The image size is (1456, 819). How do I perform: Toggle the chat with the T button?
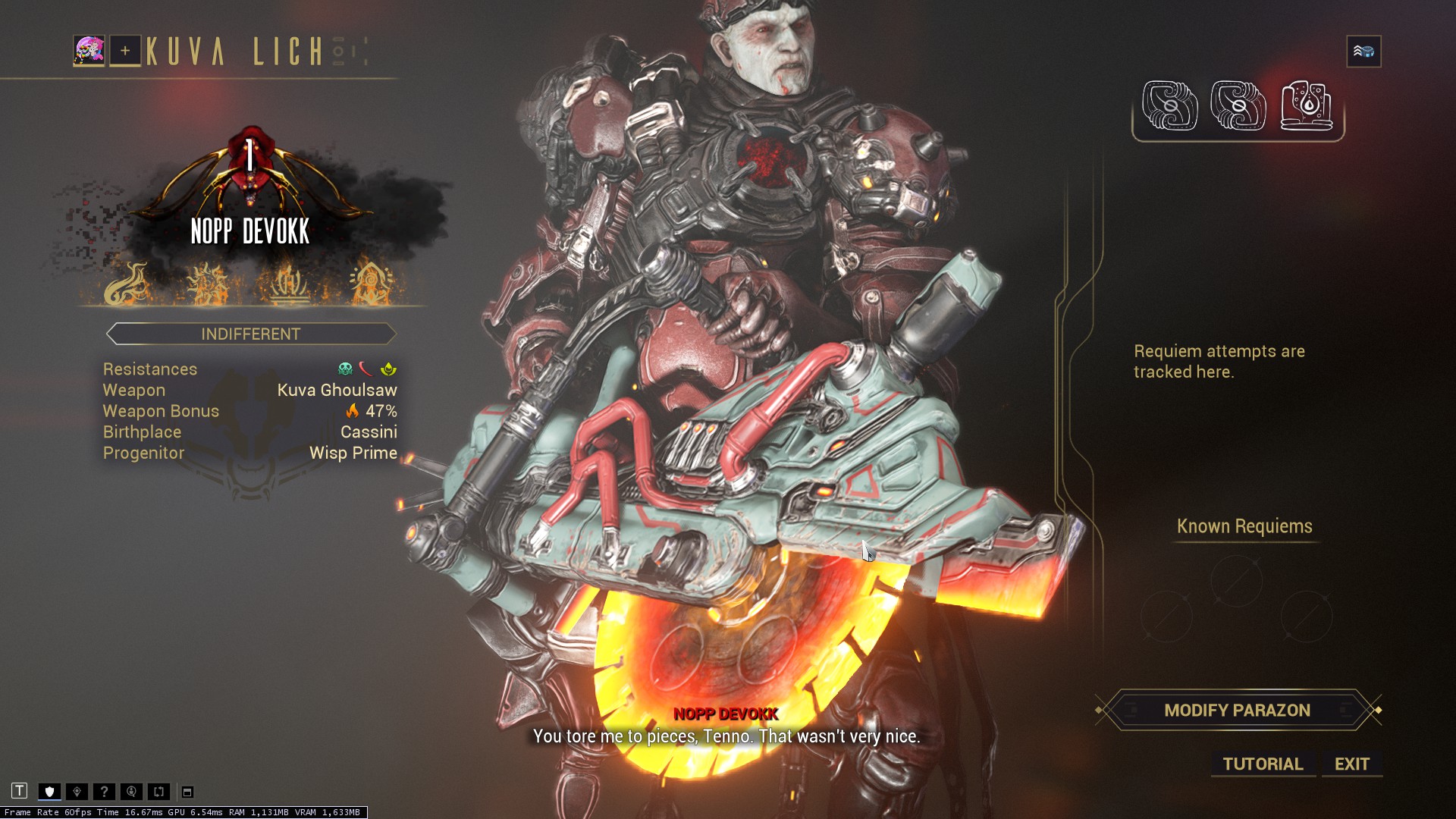(20, 791)
